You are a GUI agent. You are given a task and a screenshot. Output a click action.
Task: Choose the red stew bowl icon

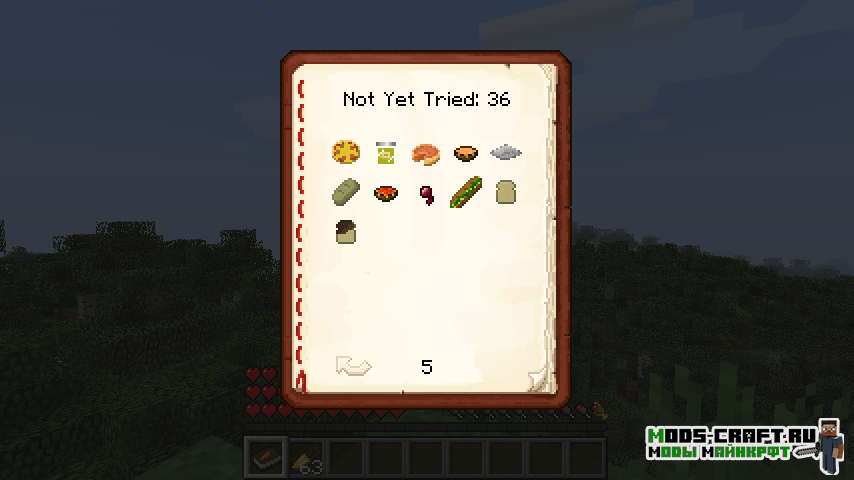point(385,192)
